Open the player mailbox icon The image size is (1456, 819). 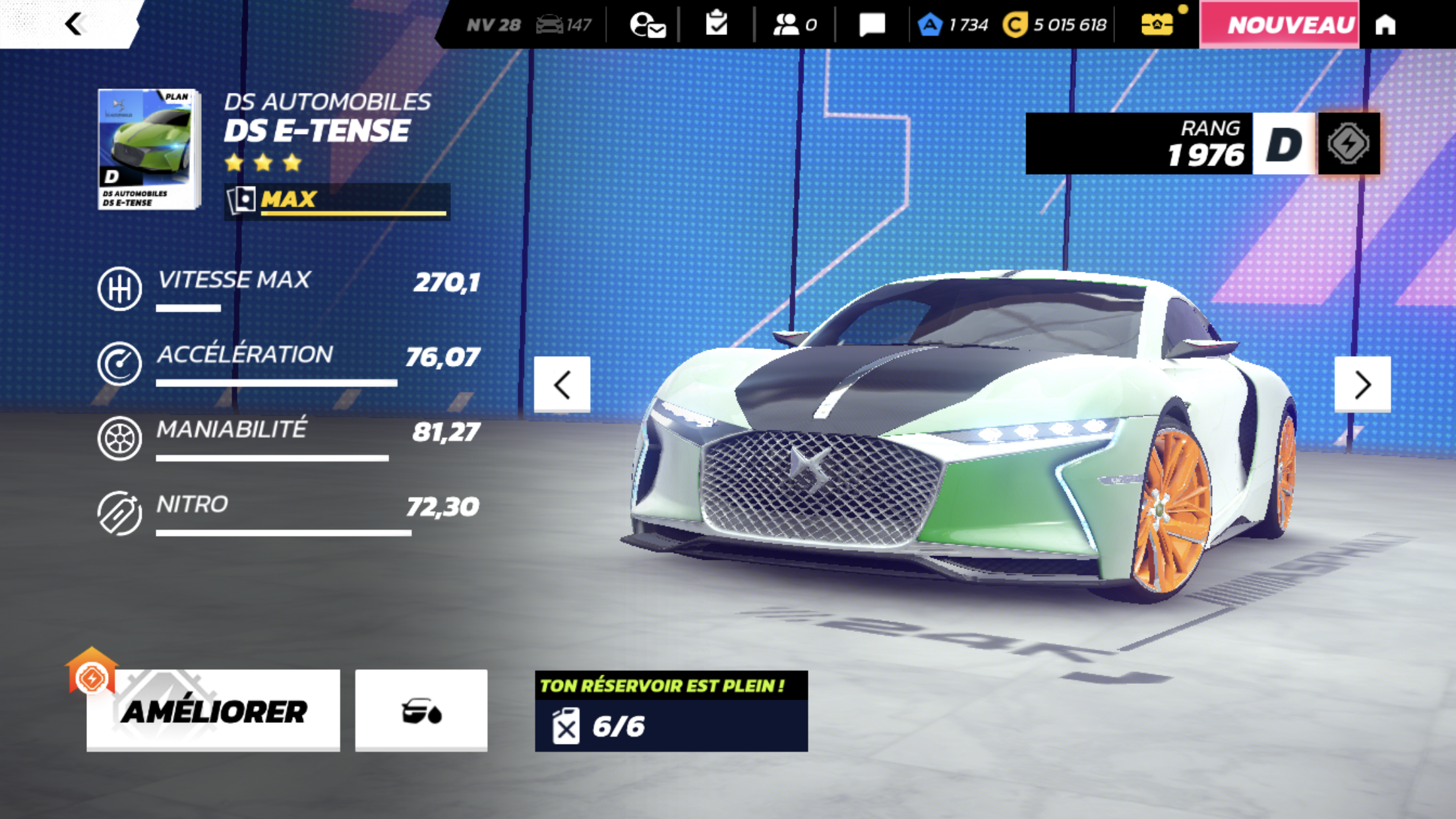pos(647,25)
